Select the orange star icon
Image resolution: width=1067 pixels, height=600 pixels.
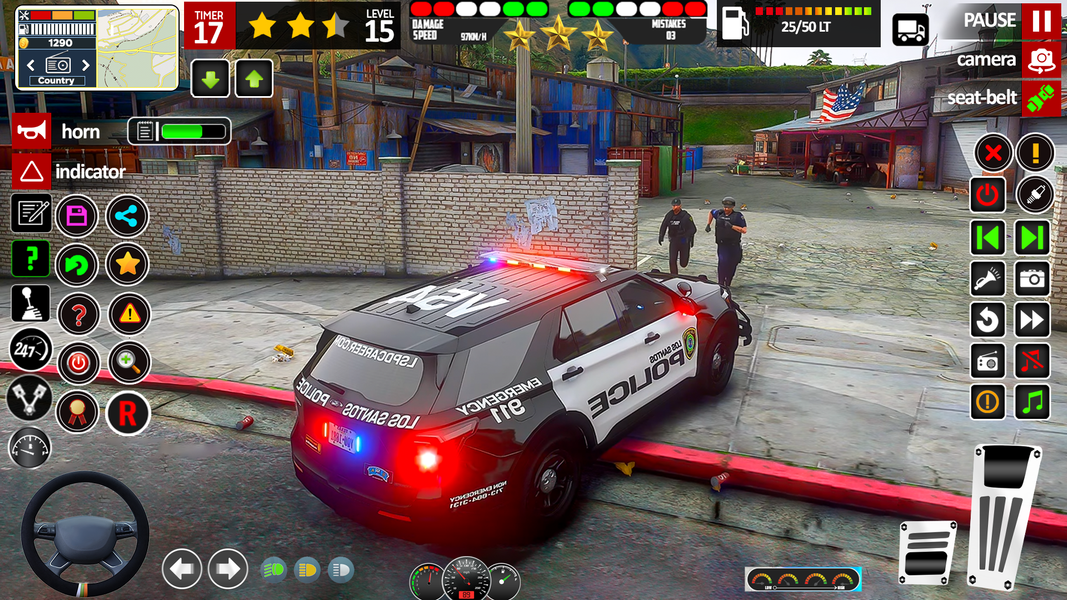point(127,264)
